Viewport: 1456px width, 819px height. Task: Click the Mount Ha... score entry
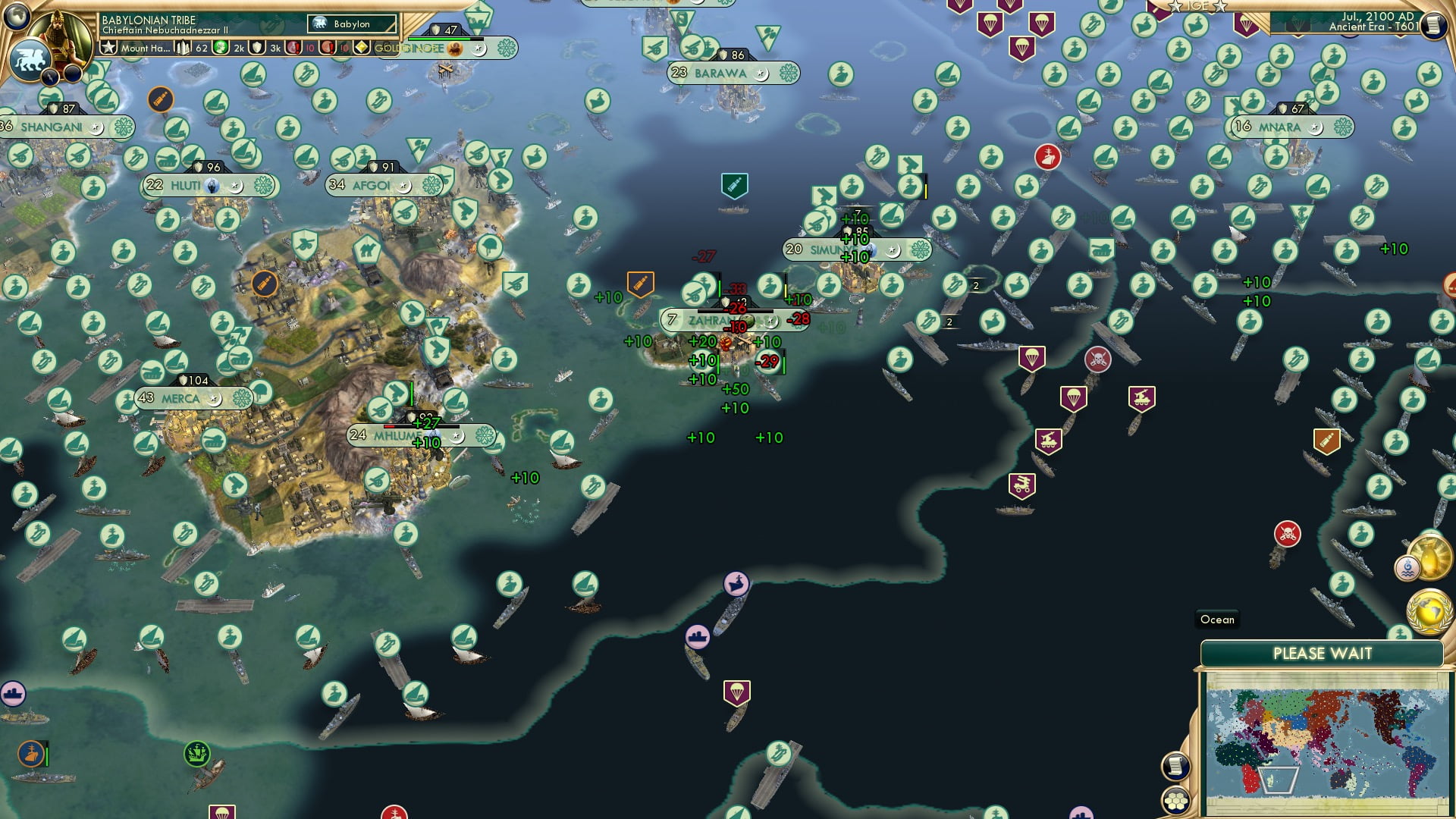(144, 48)
